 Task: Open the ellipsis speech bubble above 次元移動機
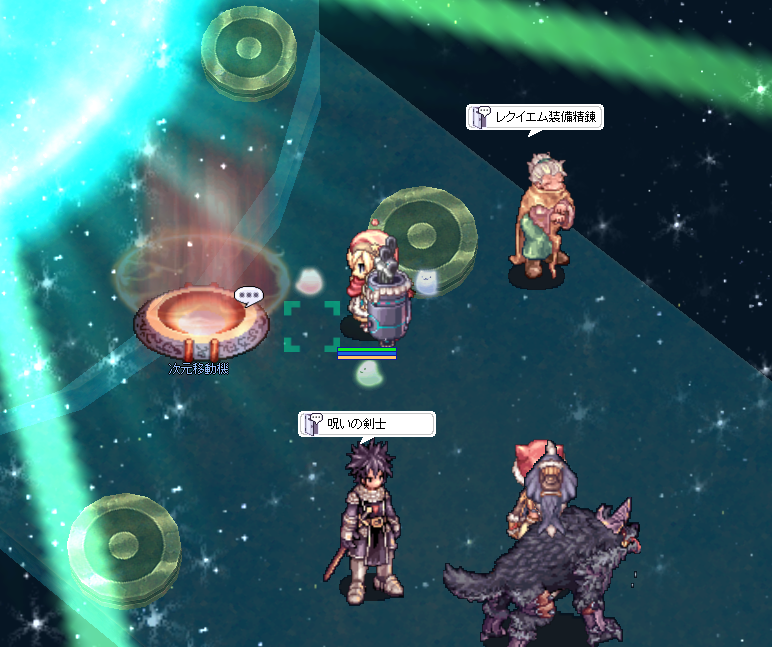coord(248,296)
